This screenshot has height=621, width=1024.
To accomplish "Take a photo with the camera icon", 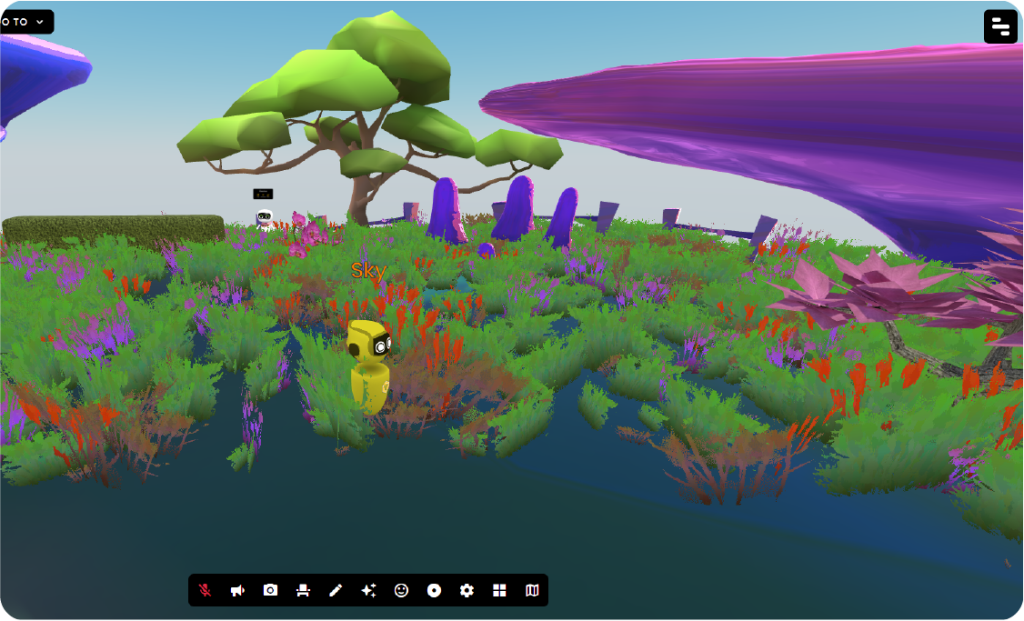I will 270,590.
